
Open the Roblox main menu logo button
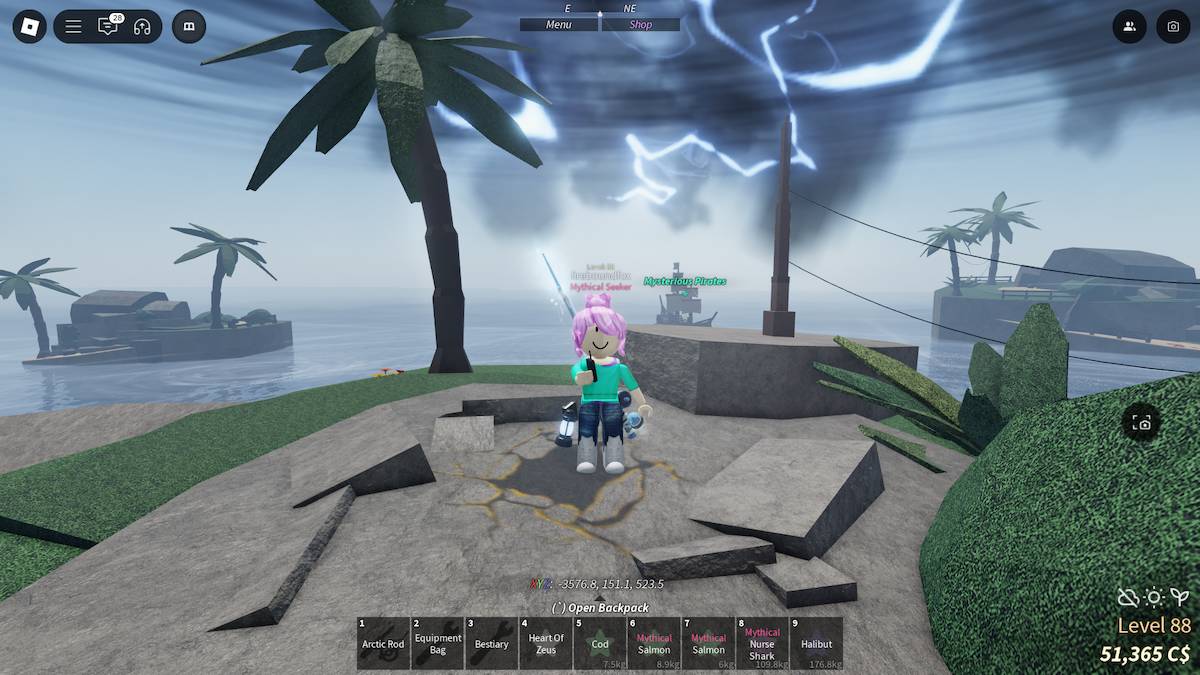point(29,26)
